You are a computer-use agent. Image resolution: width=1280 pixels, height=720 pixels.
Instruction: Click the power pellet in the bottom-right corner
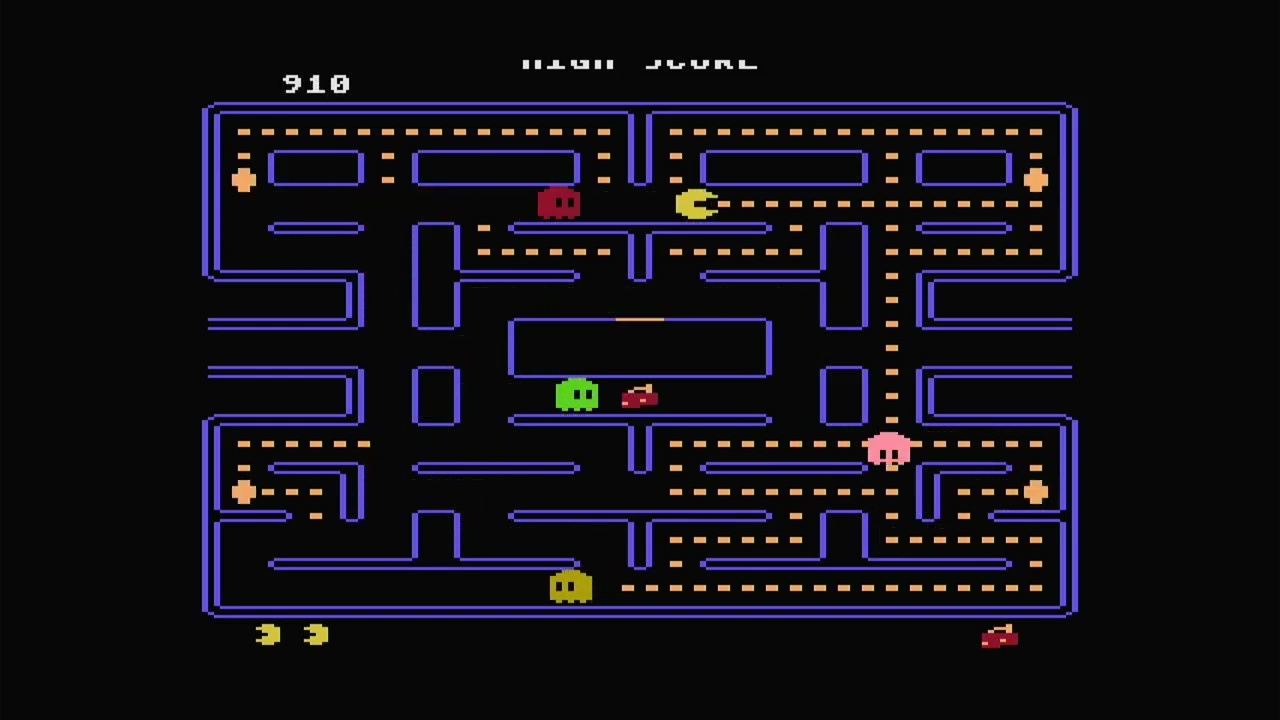point(1035,492)
